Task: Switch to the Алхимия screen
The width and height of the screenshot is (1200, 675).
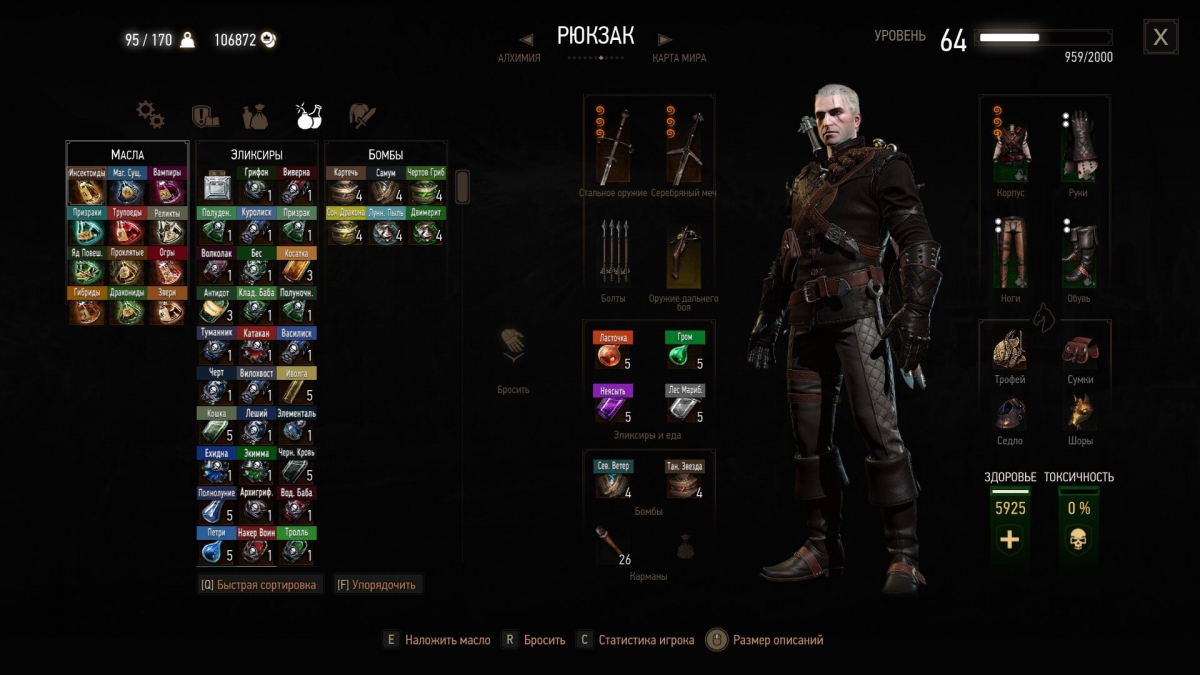Action: point(519,57)
